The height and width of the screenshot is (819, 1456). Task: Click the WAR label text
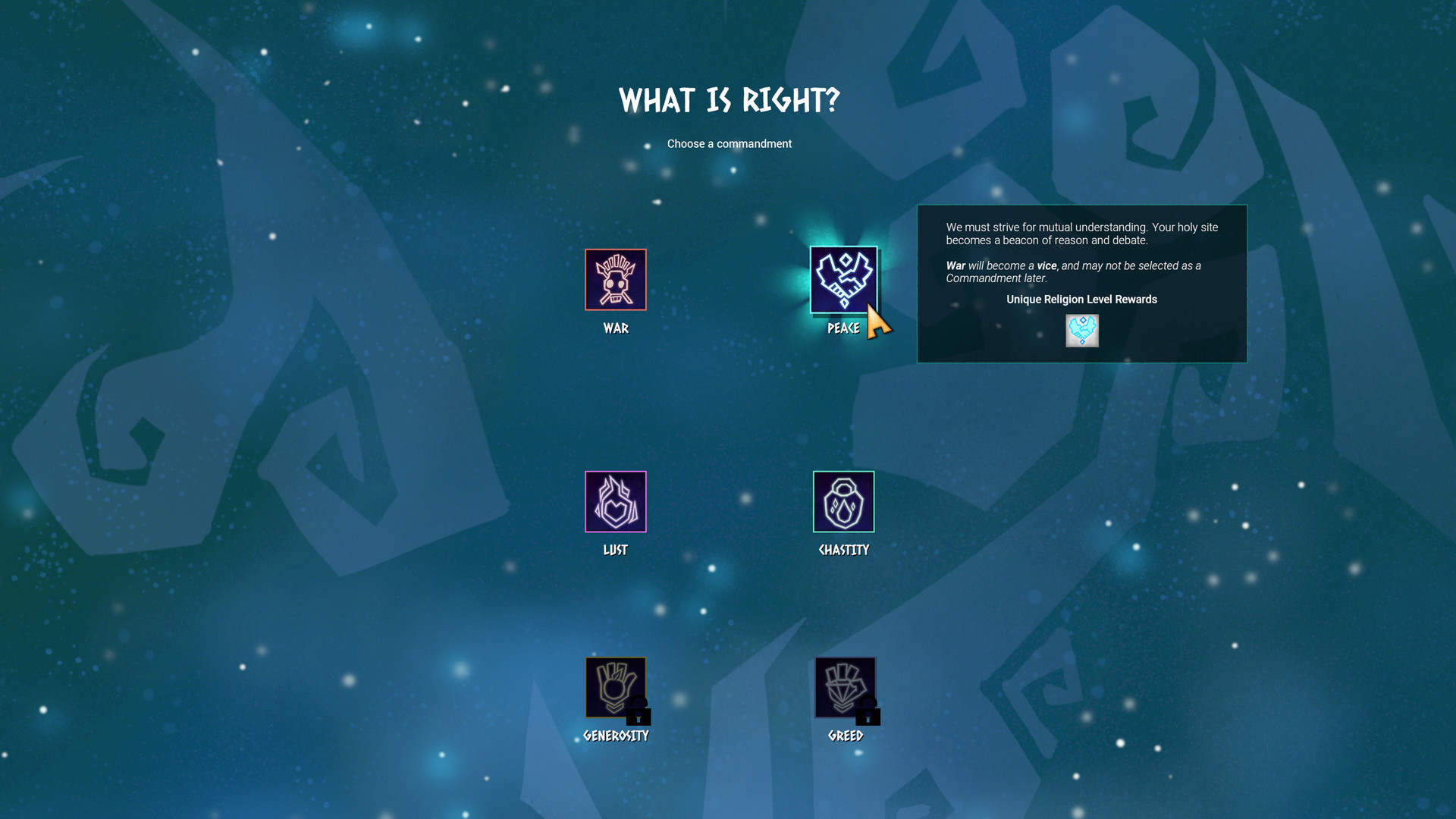point(615,328)
